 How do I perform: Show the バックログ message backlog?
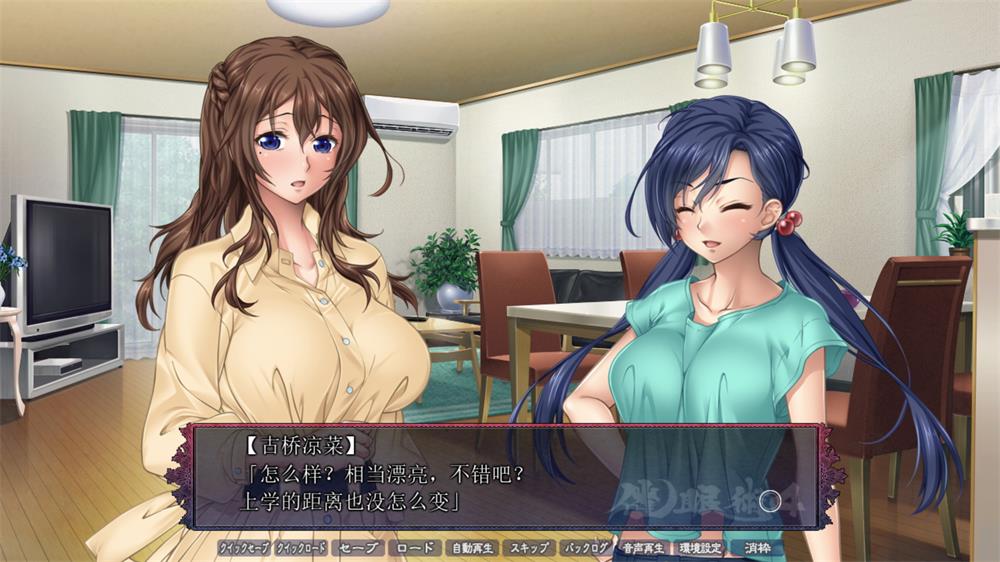586,548
